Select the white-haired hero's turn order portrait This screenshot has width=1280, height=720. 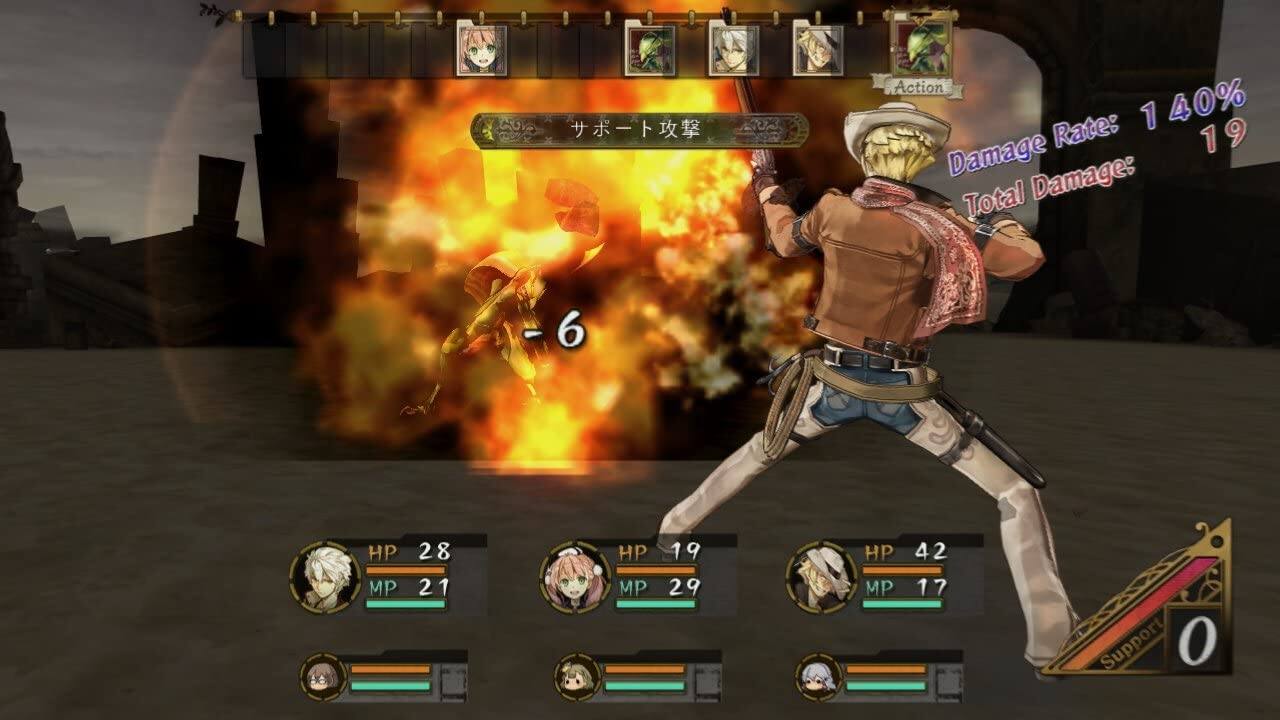click(x=737, y=50)
